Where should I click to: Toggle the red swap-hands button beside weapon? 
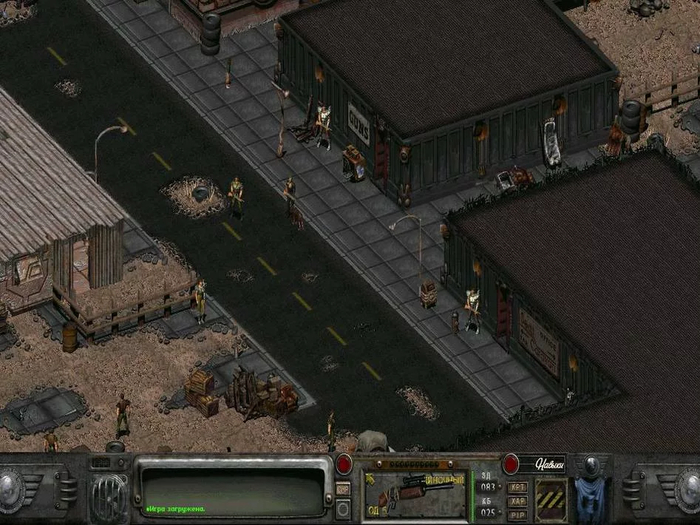(x=344, y=464)
